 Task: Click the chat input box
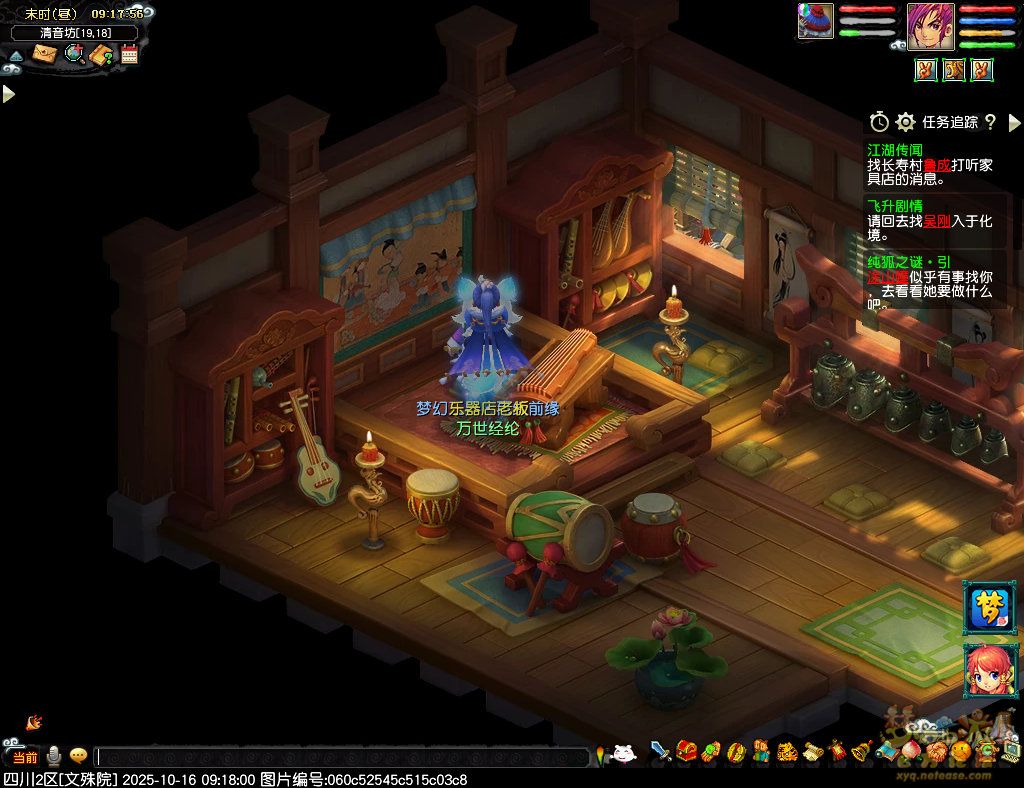click(x=340, y=757)
